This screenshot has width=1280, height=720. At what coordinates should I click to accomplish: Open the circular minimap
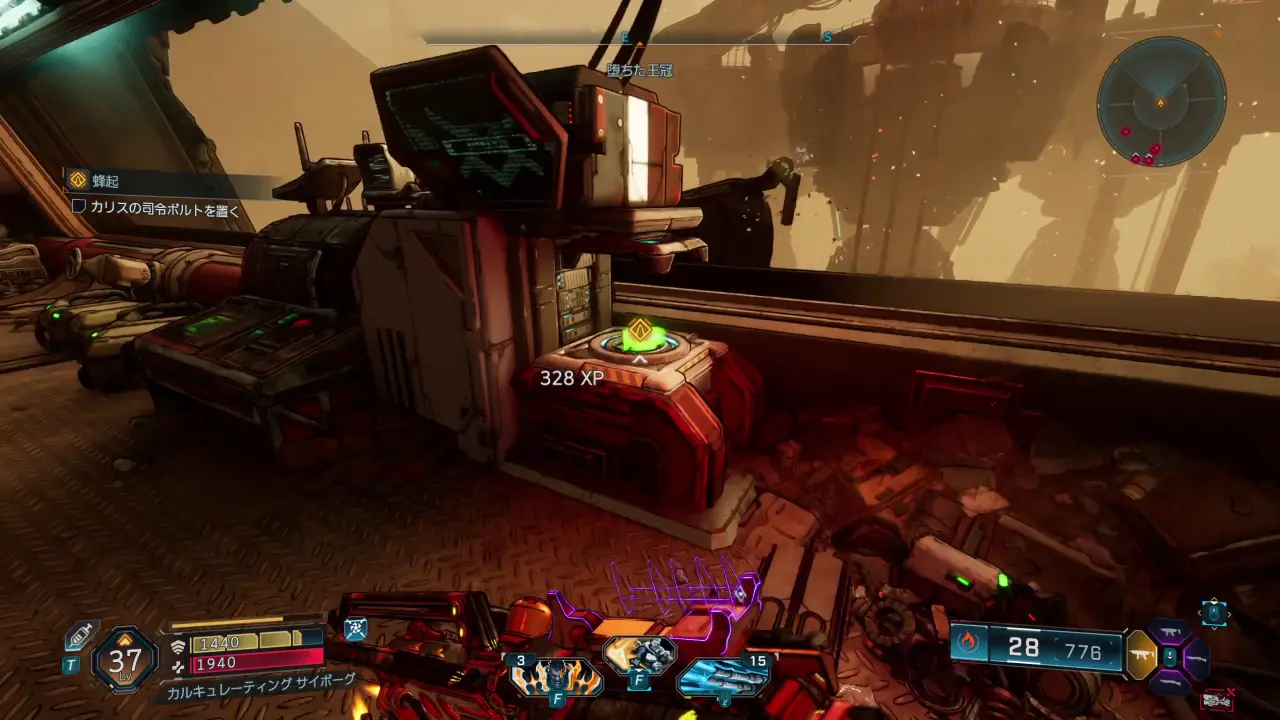tap(1160, 101)
